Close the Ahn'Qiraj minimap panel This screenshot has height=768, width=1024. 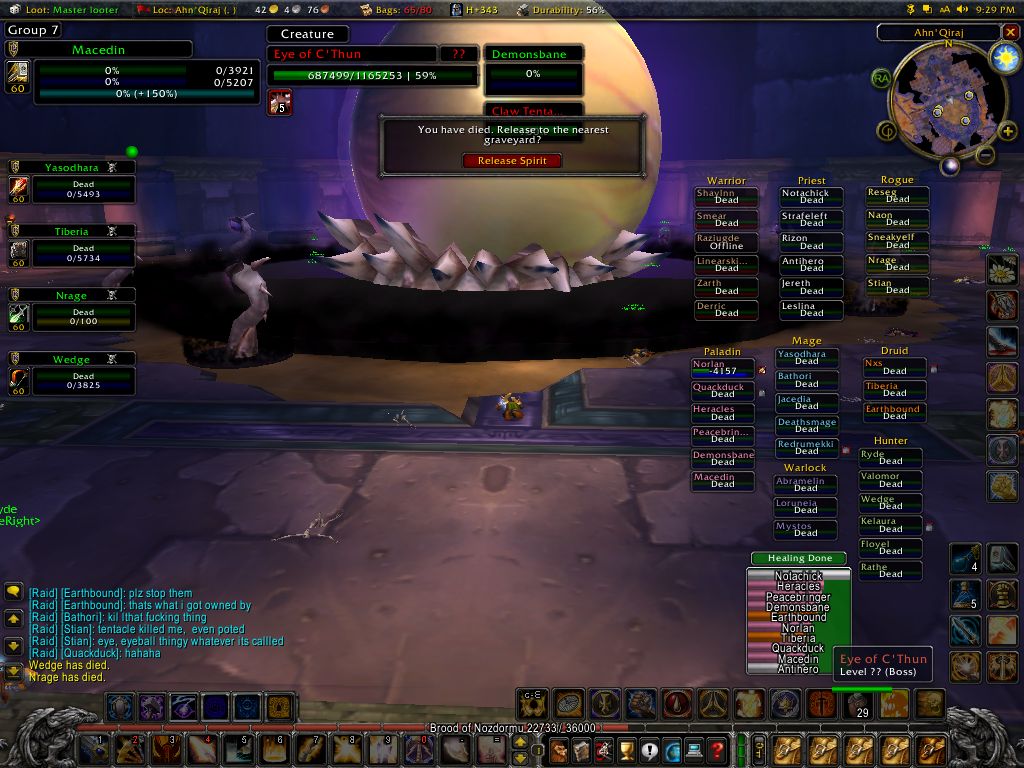click(x=1009, y=32)
